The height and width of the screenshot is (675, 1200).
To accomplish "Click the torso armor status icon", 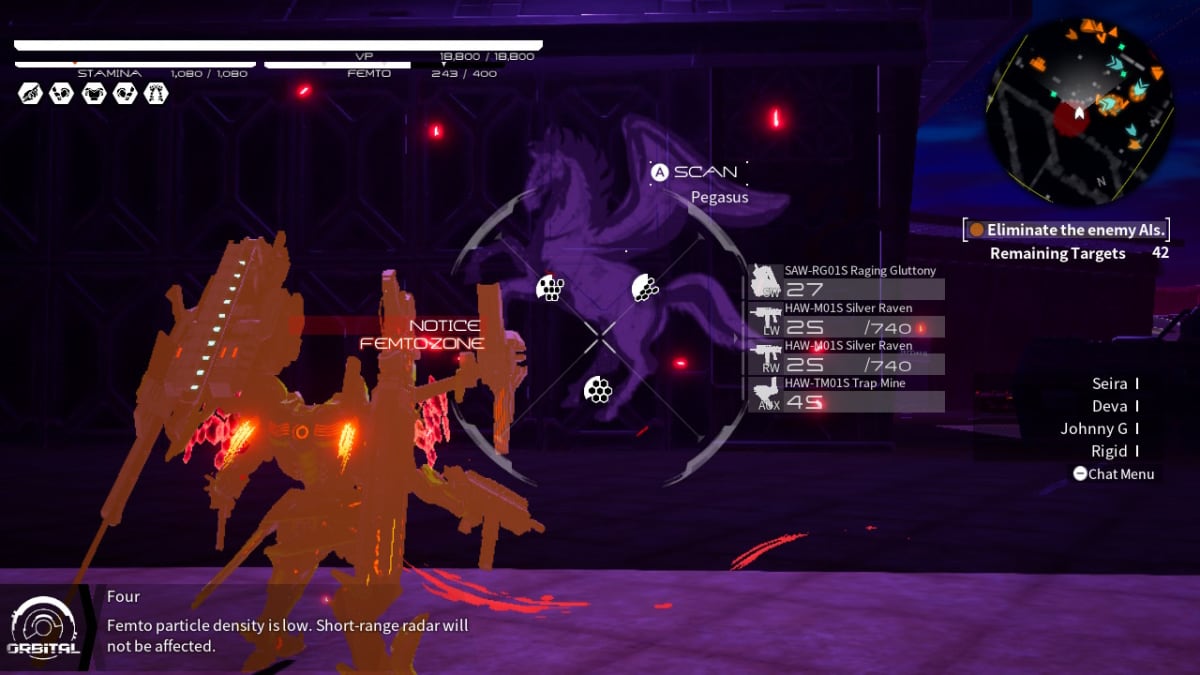I will [93, 93].
